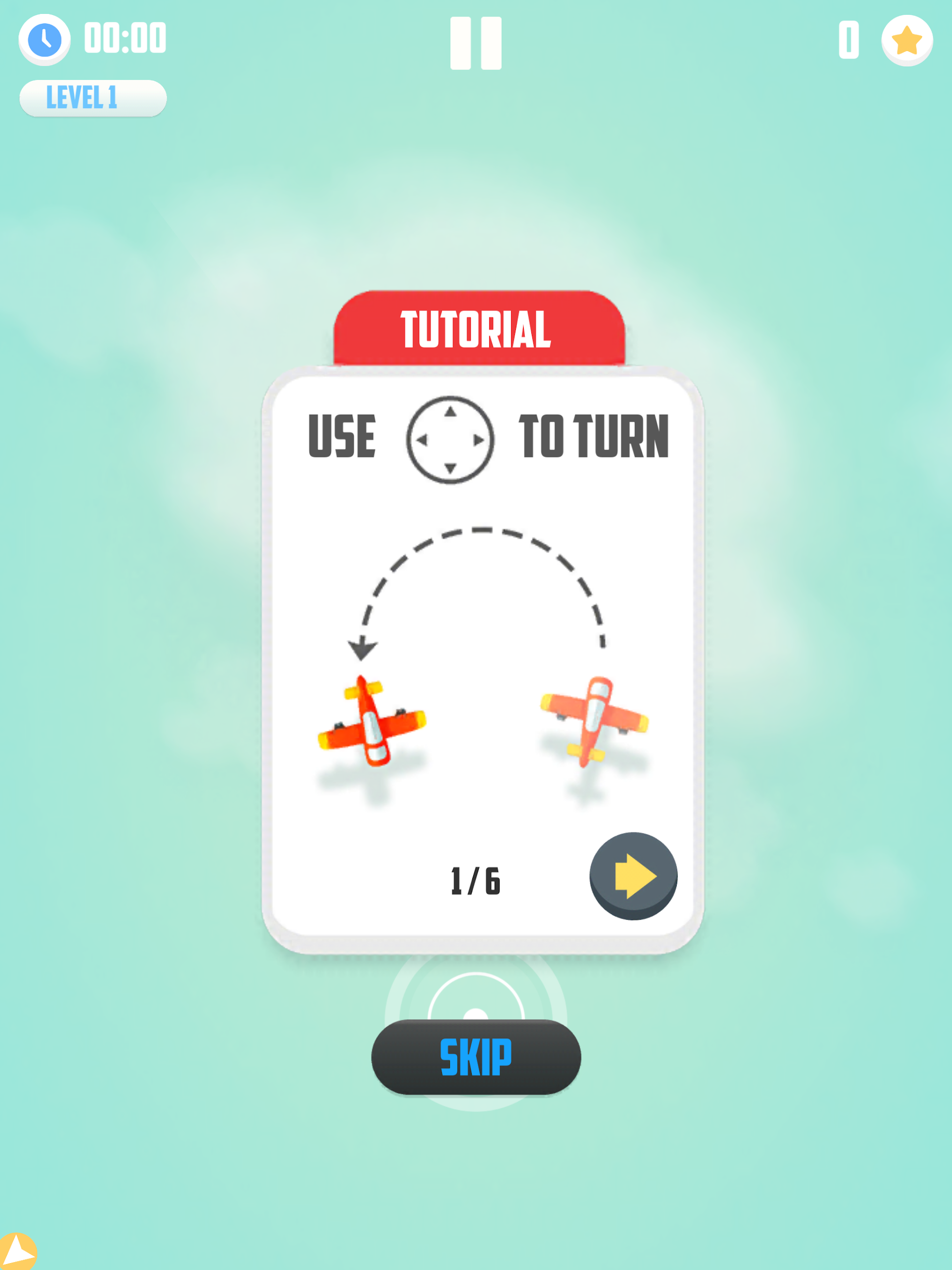Screen dimensions: 952x1270
Task: Select the directional pad illustration
Action: pos(450,440)
